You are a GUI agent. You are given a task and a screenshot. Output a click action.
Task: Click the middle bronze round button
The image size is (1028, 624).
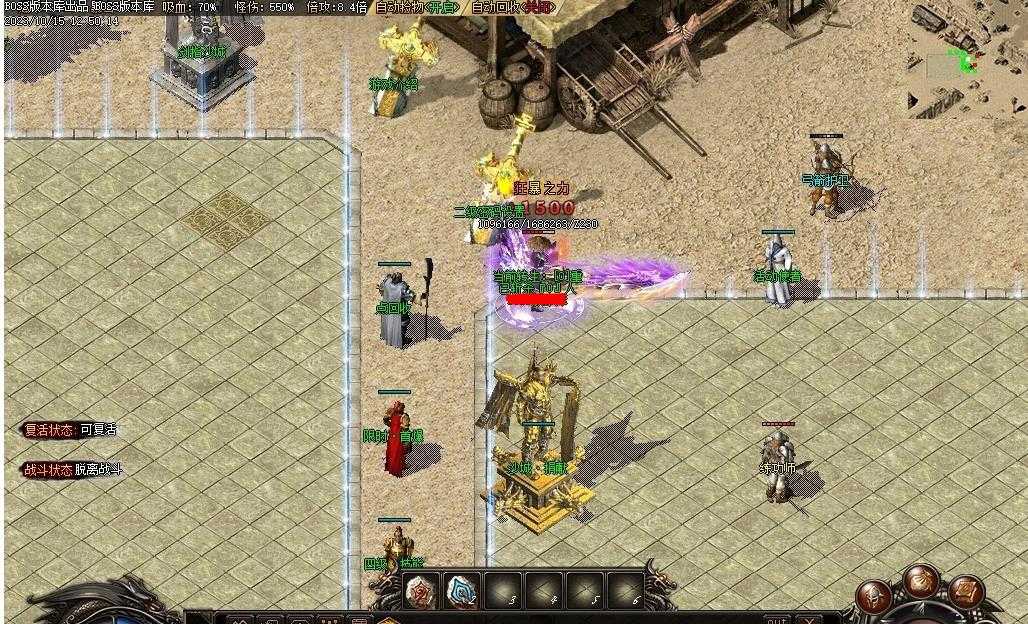(x=921, y=579)
